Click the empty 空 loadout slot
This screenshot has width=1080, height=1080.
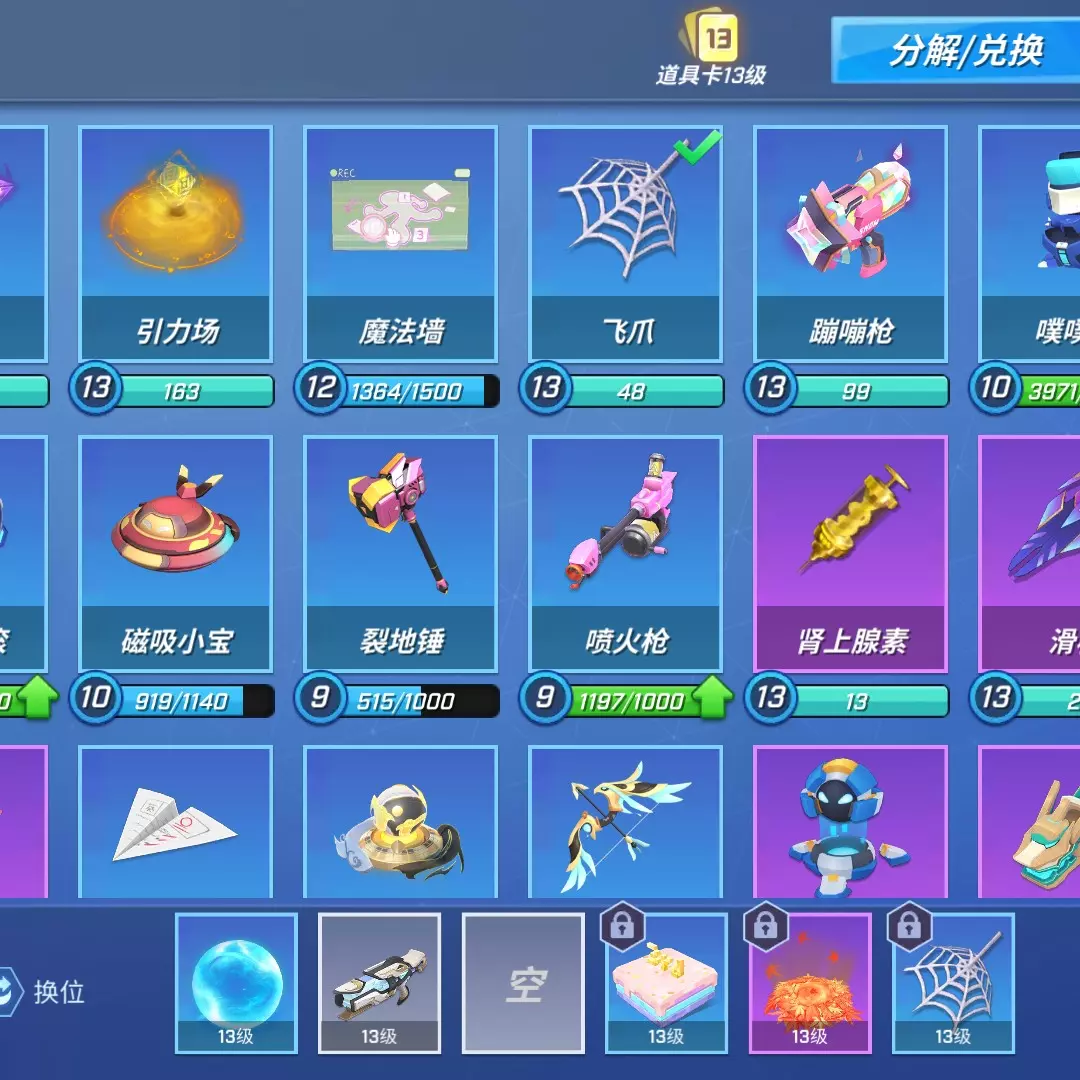coord(523,982)
